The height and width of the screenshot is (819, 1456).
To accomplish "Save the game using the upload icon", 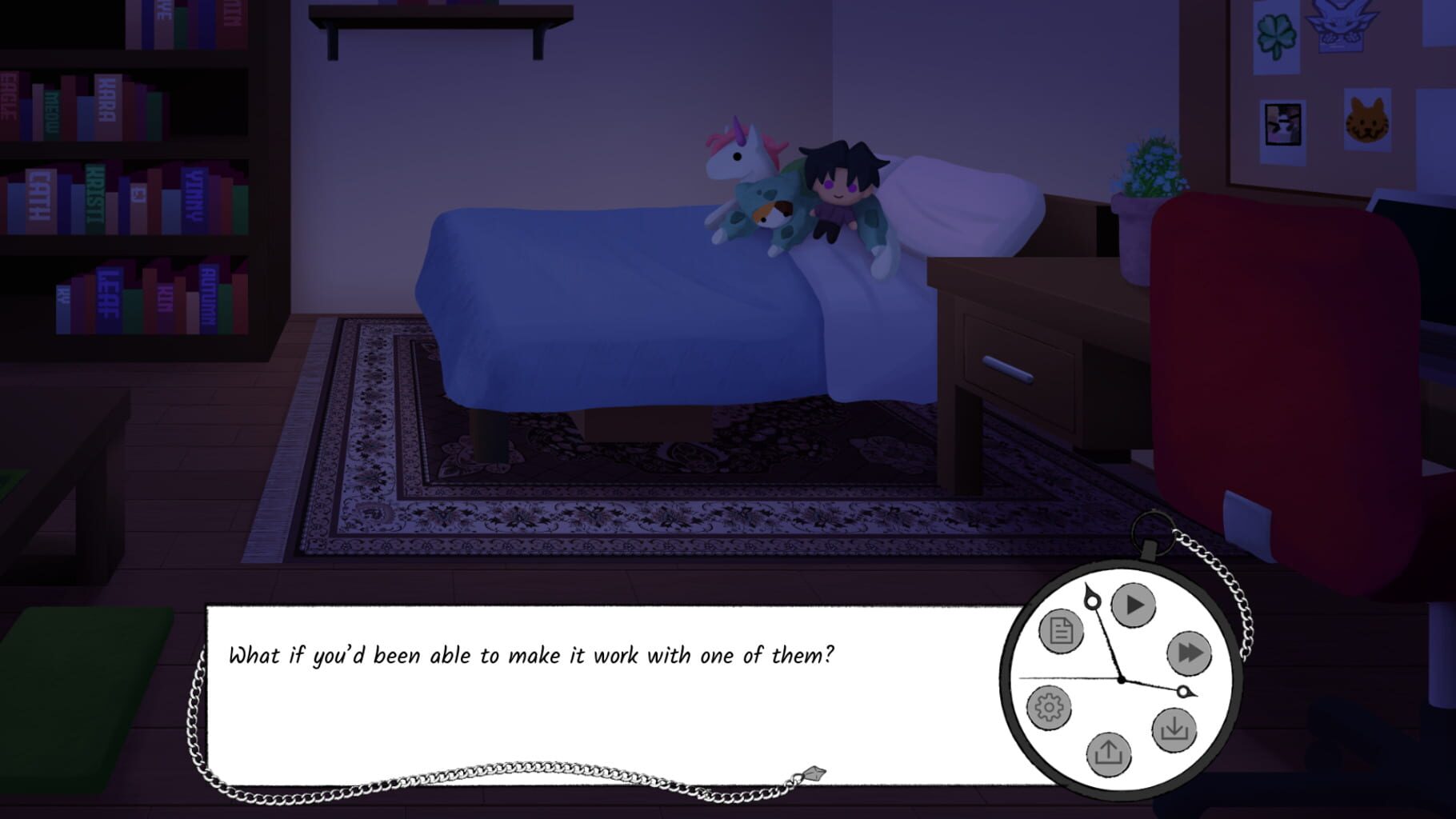I will 1109,753.
